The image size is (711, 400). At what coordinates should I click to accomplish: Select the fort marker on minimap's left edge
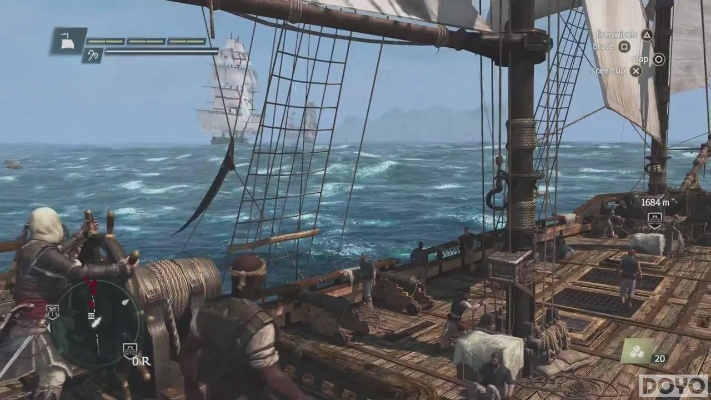pos(52,312)
